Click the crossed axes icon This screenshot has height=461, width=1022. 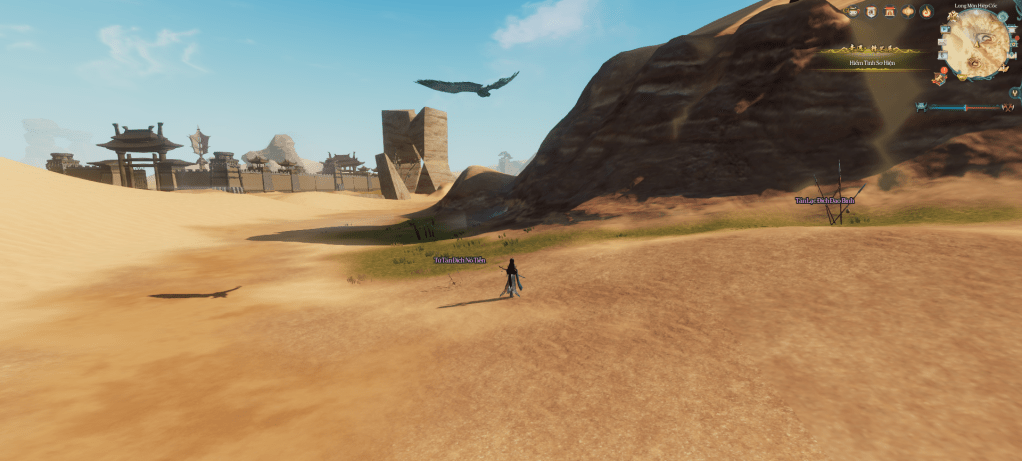pyautogui.click(x=1007, y=107)
